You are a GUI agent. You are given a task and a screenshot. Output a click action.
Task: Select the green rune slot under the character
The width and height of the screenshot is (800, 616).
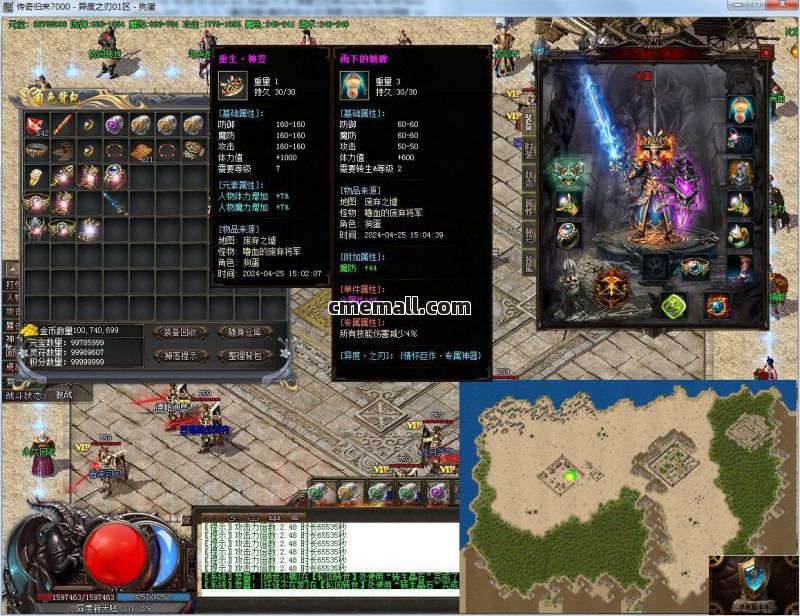point(674,305)
